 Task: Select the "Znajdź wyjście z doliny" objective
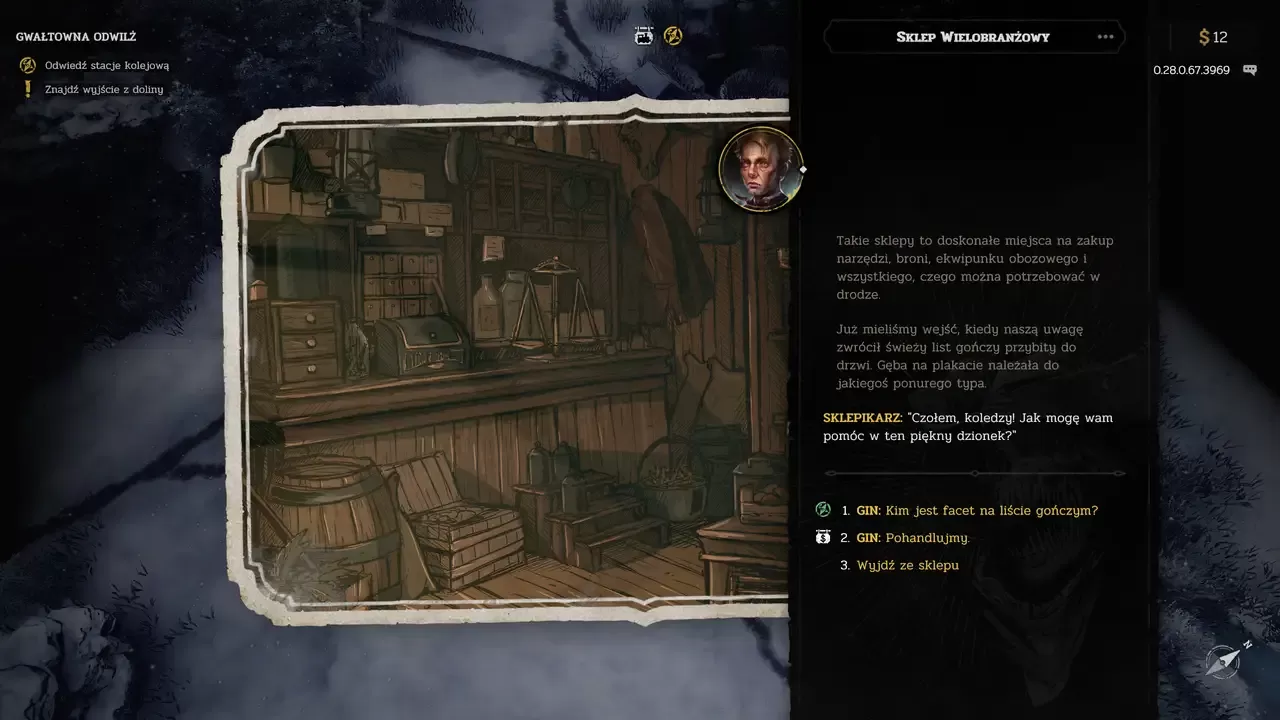pyautogui.click(x=103, y=89)
